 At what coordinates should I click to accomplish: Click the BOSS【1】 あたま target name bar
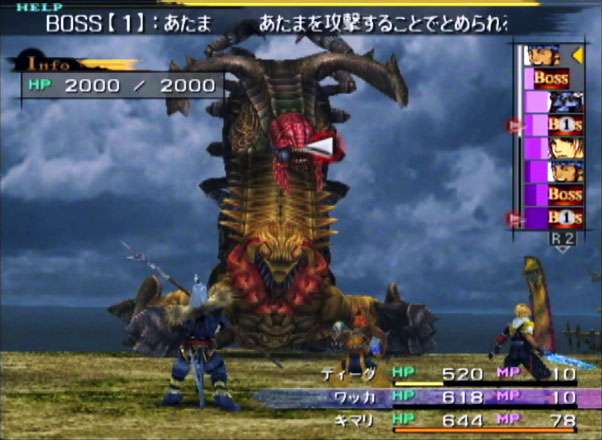tap(130, 23)
